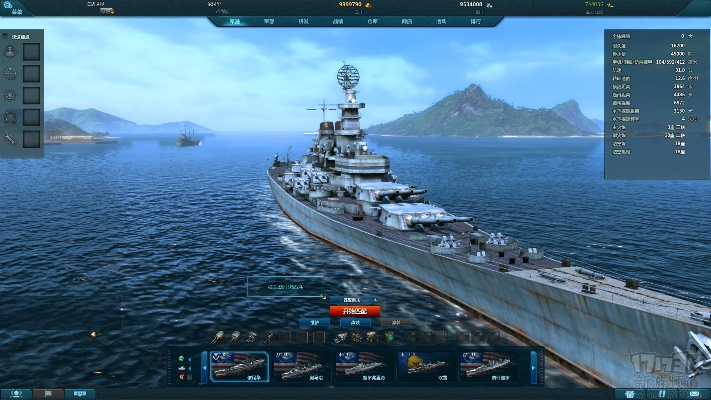
Task: Pick the ship card with yellow emblem
Action: pos(424,366)
